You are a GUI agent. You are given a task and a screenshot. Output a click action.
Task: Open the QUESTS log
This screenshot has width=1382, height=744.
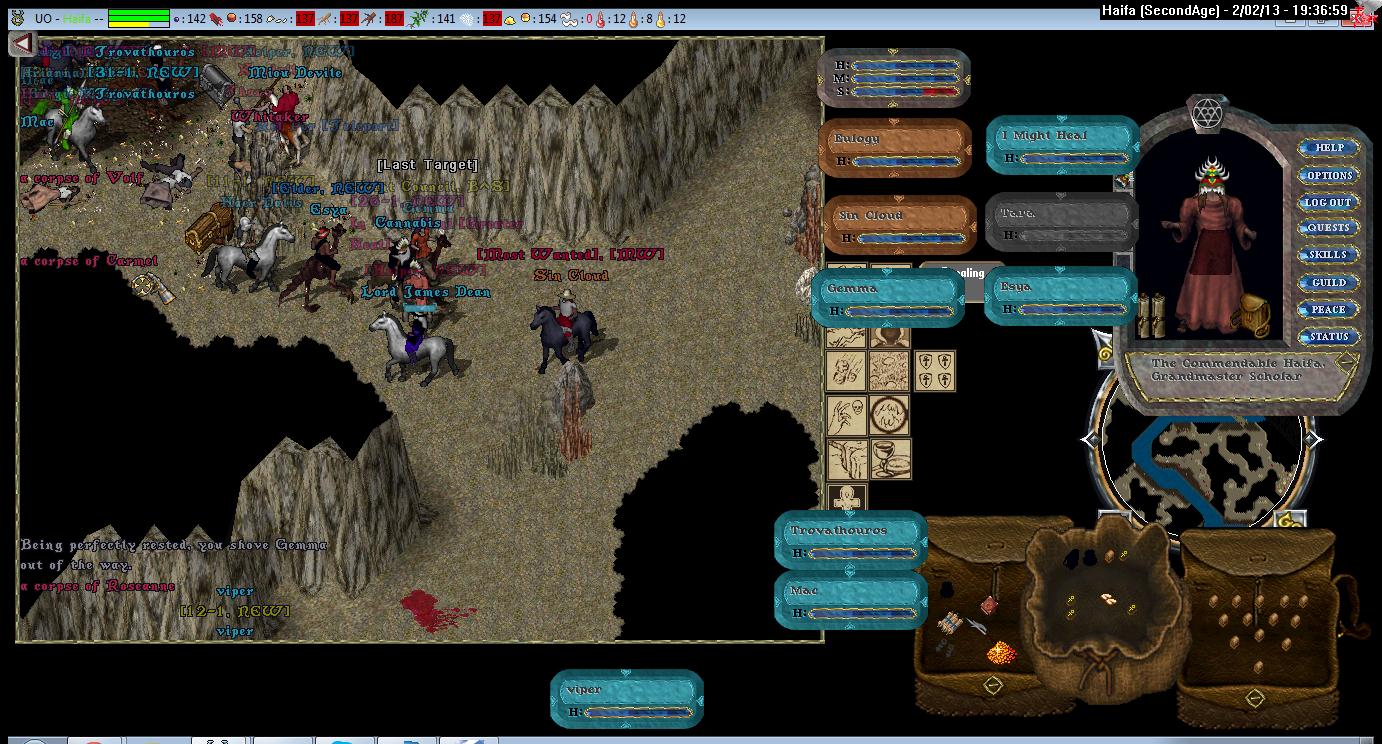click(1329, 228)
